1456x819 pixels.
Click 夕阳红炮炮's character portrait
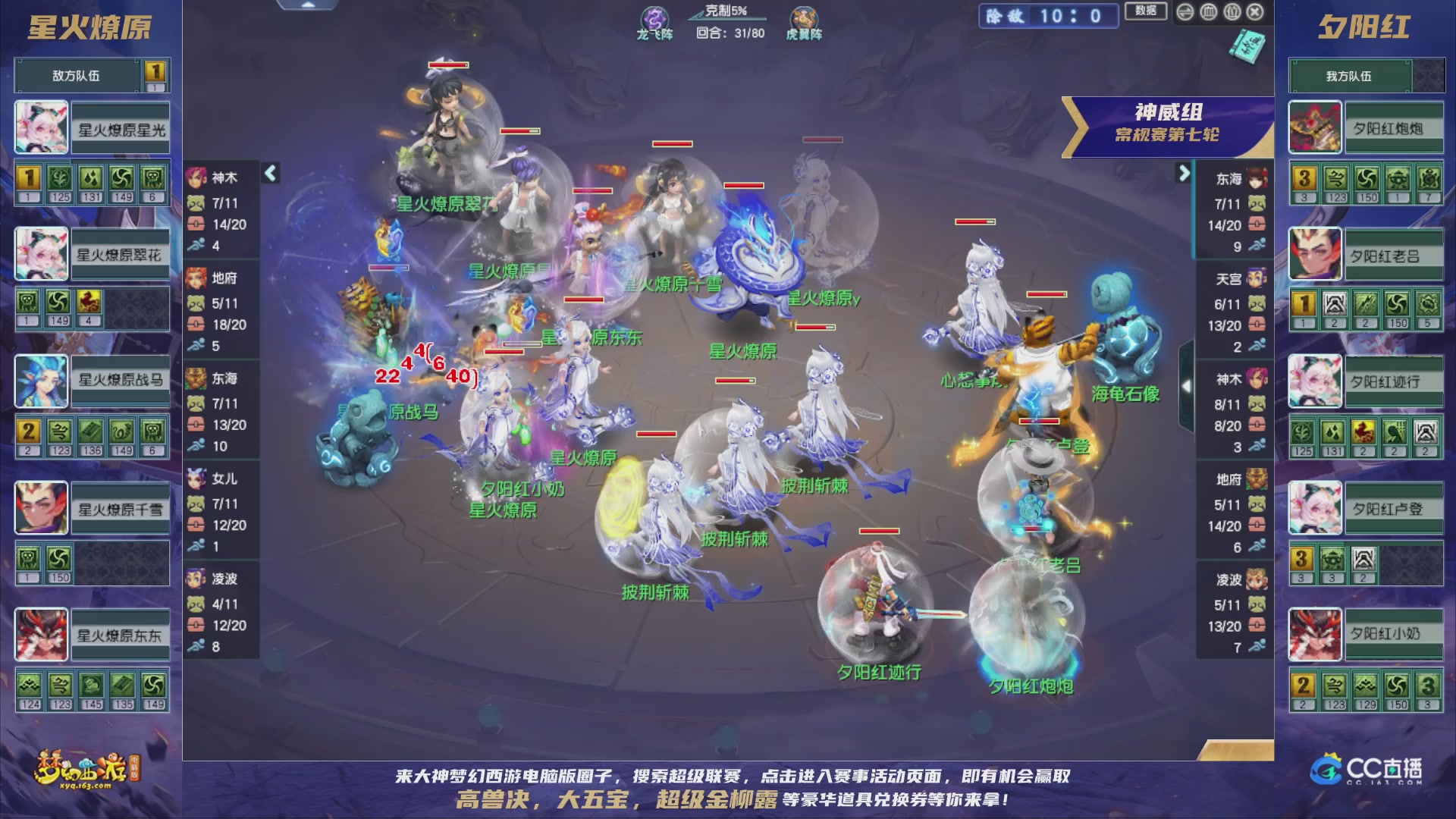[x=1314, y=127]
